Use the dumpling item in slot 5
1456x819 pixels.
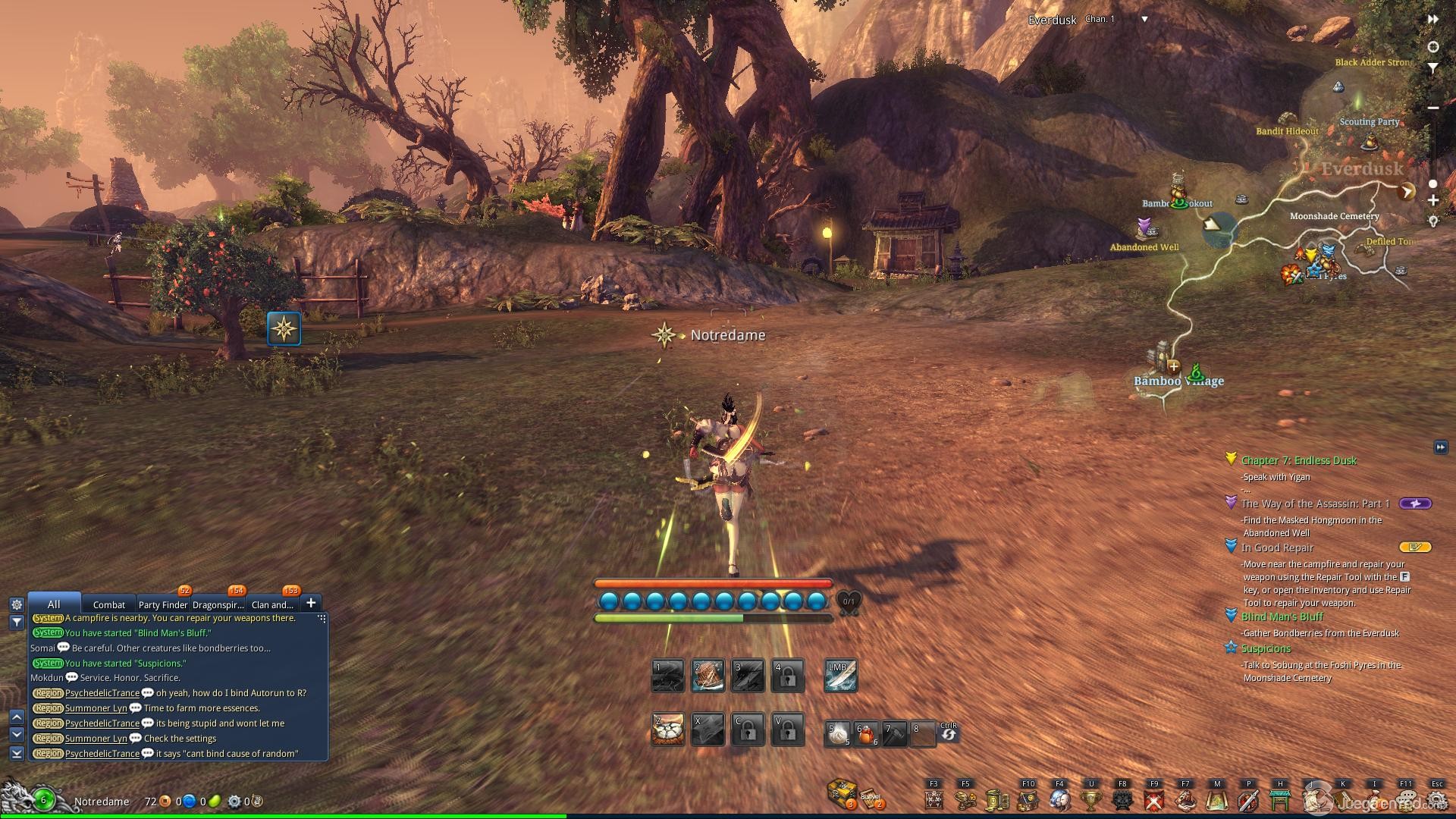pyautogui.click(x=837, y=733)
